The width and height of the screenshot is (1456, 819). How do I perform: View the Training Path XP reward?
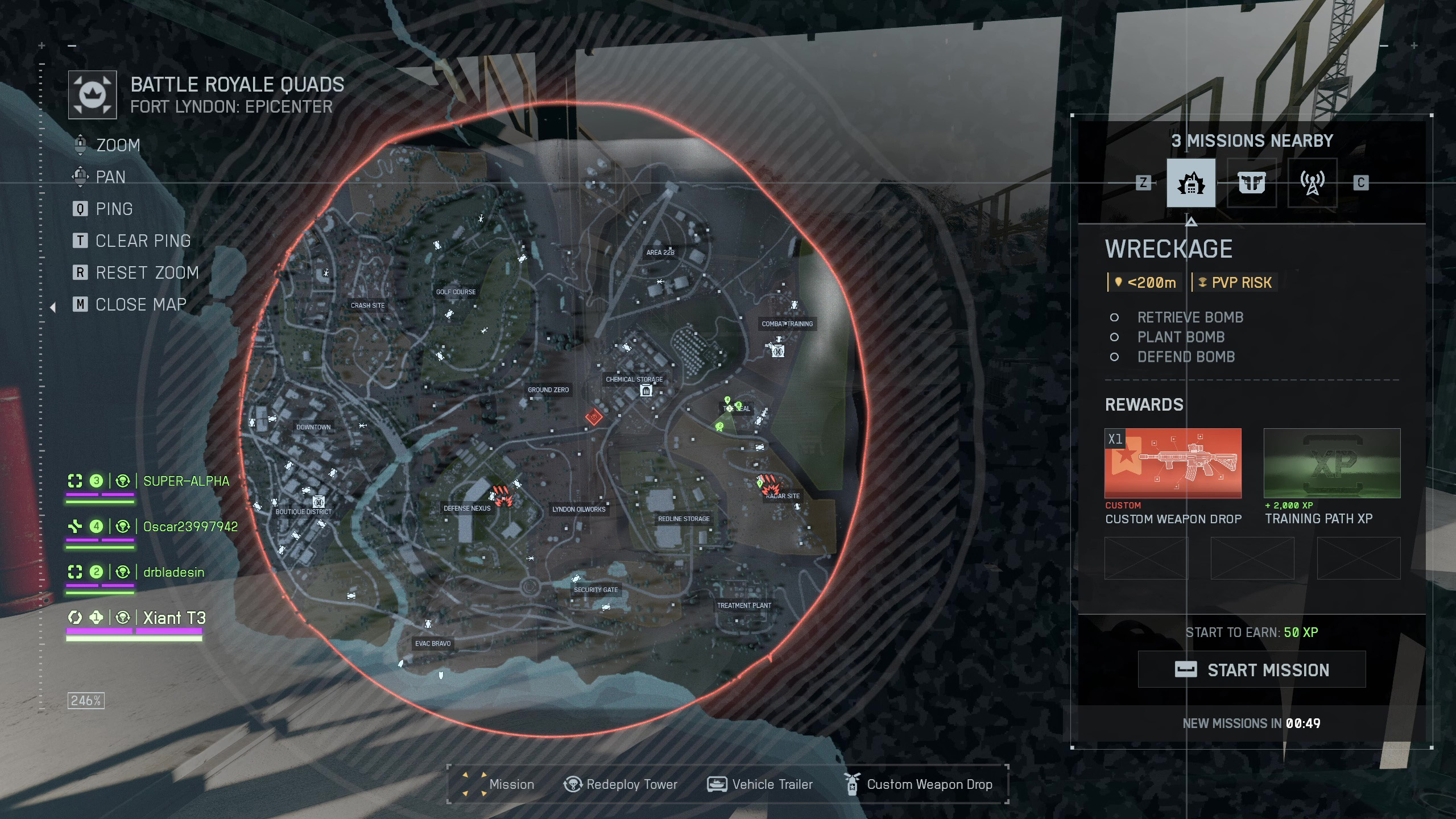tap(1331, 463)
